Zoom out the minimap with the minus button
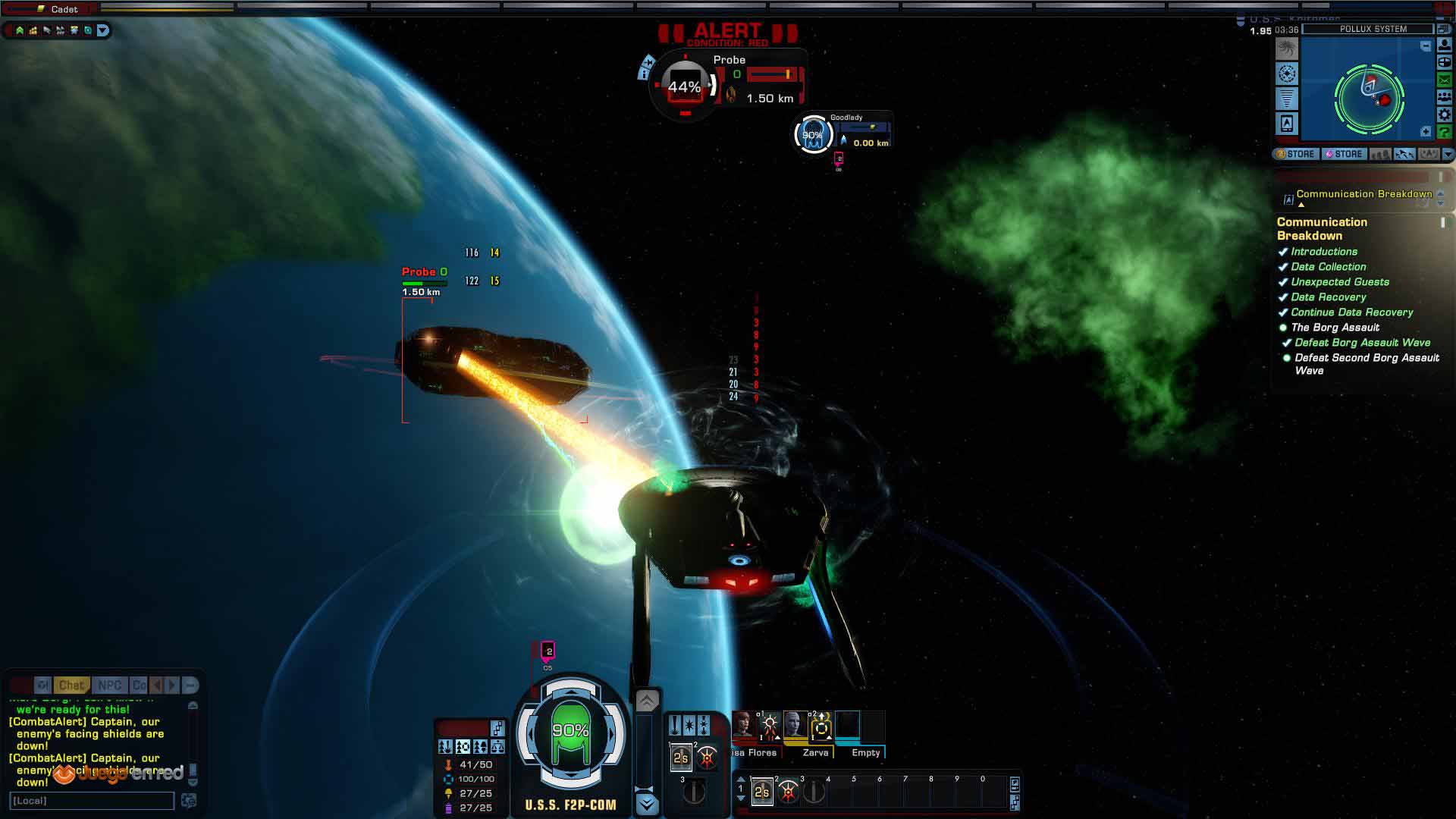Viewport: 1456px width, 819px height. pyautogui.click(x=1426, y=47)
